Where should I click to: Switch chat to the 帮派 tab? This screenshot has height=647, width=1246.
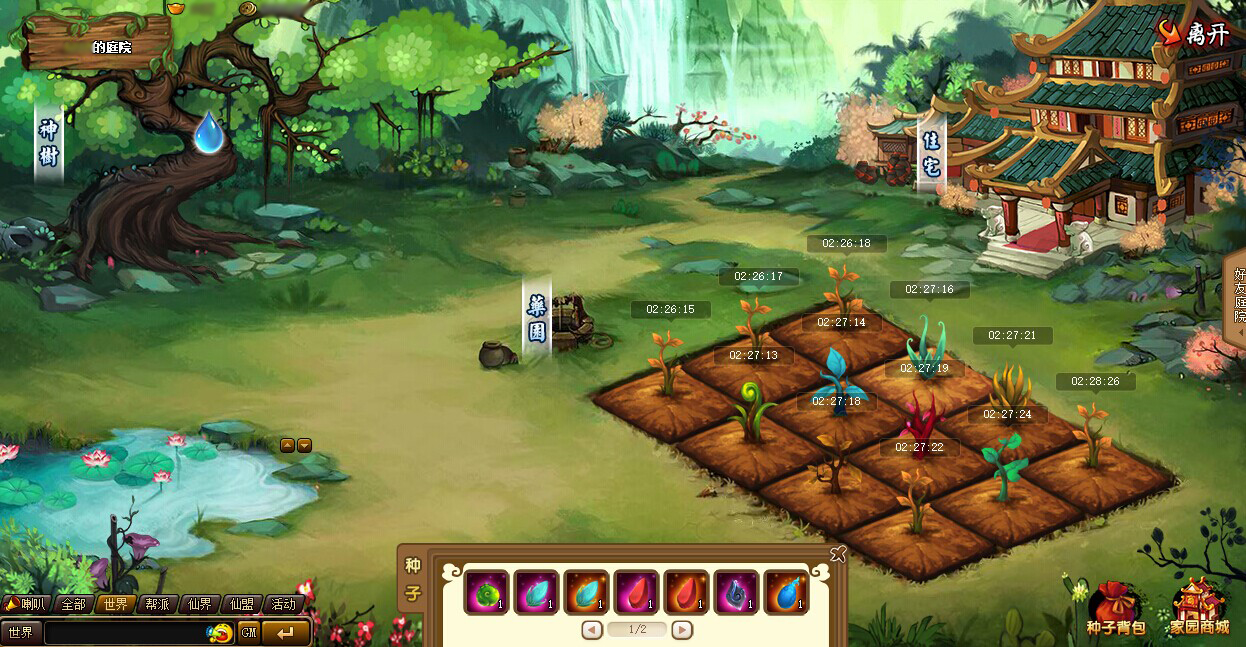click(x=158, y=604)
